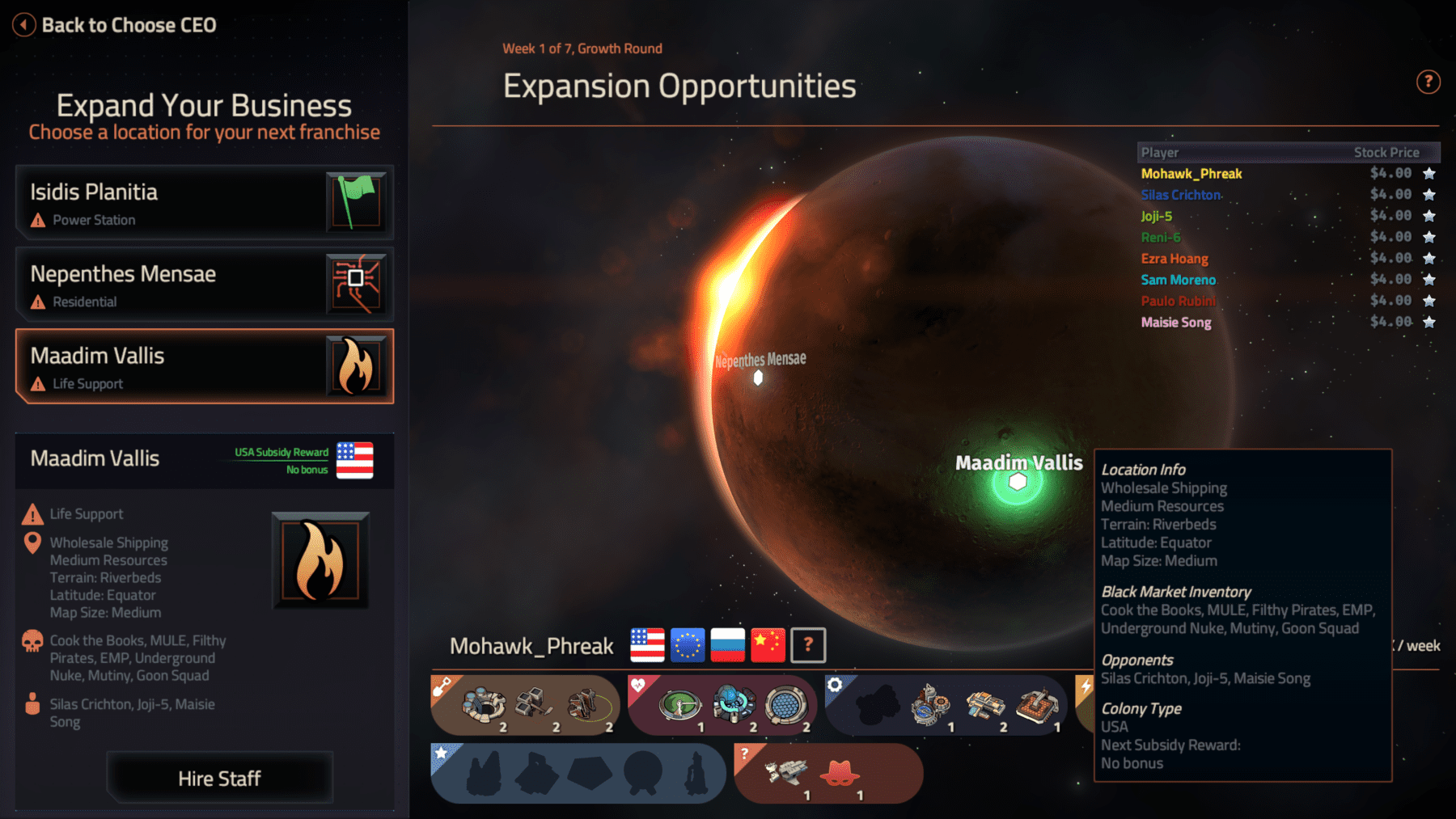Select the Chinese flag icon
This screenshot has width=1456, height=819.
tap(768, 645)
